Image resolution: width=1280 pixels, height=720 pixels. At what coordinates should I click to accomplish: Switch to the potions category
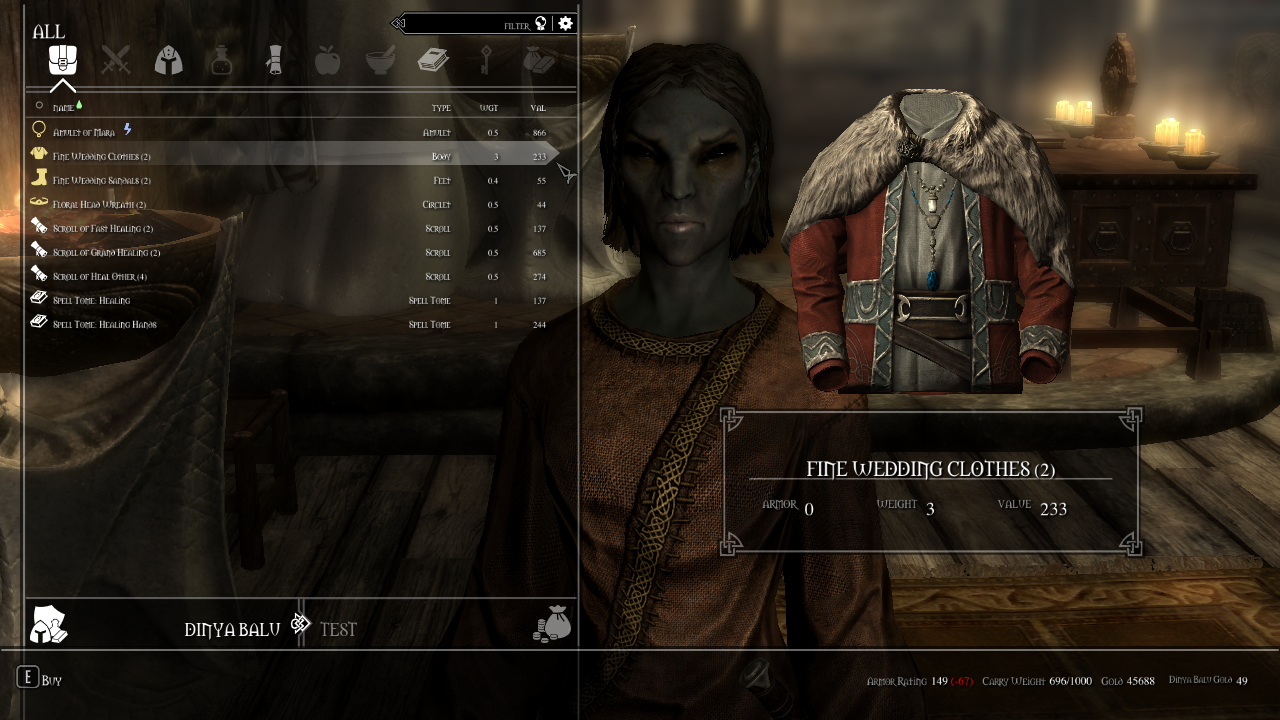coord(221,60)
